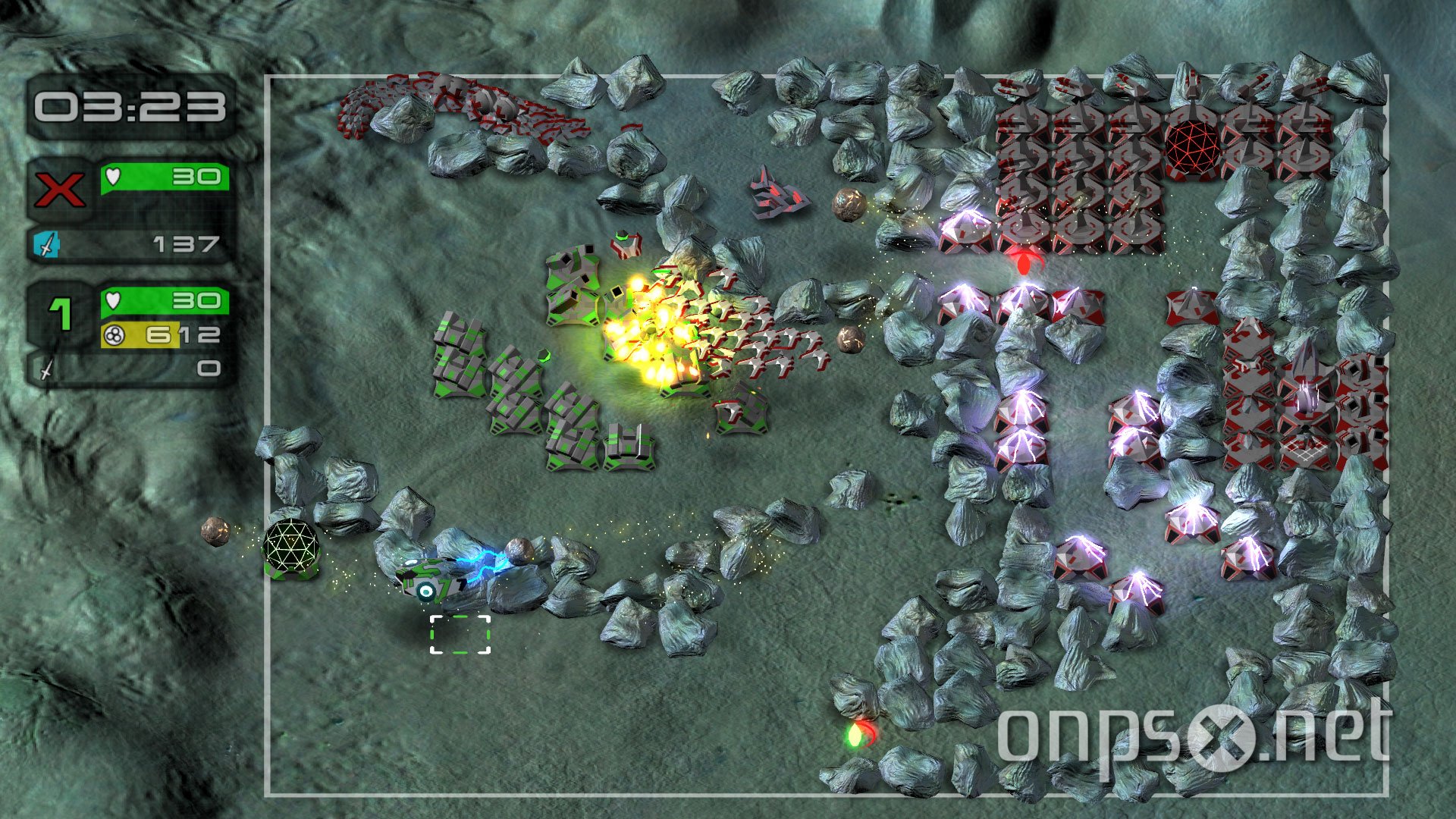
Task: Click the heart icon on the top health bar
Action: click(115, 176)
